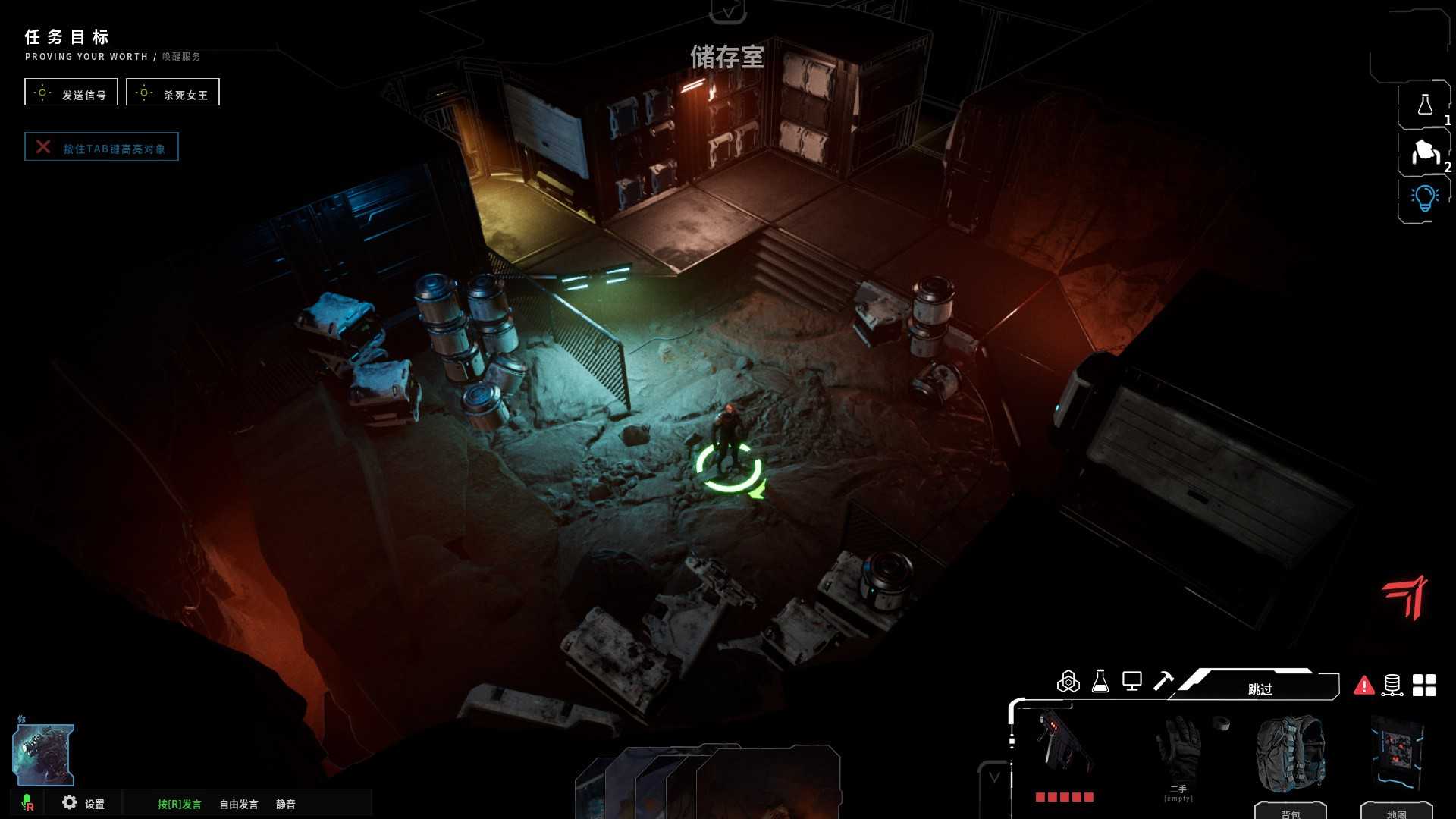Viewport: 1456px width, 819px height.
Task: Click the hand icon numbered 2
Action: point(1424,152)
